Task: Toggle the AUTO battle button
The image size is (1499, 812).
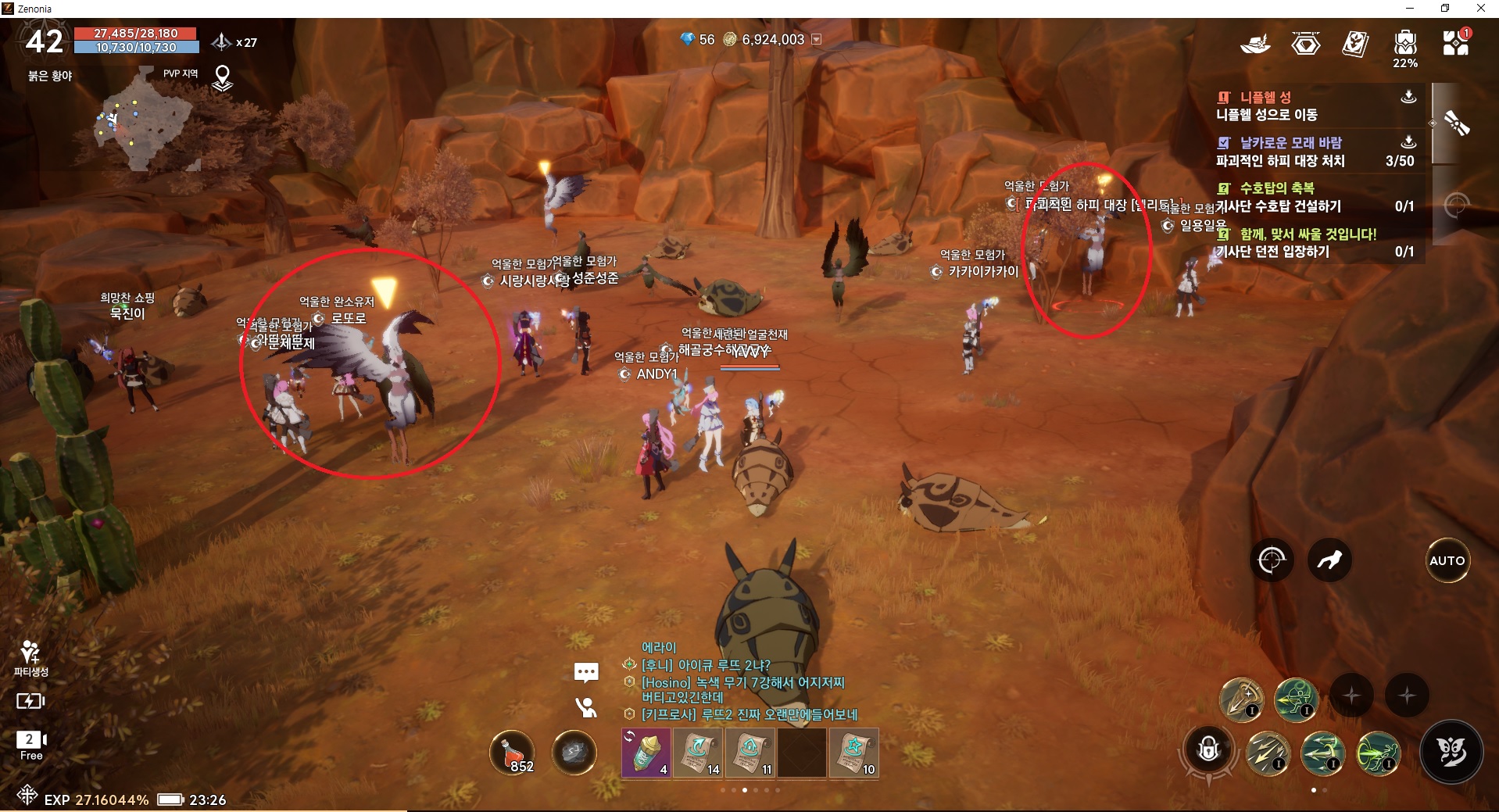Action: pos(1447,560)
